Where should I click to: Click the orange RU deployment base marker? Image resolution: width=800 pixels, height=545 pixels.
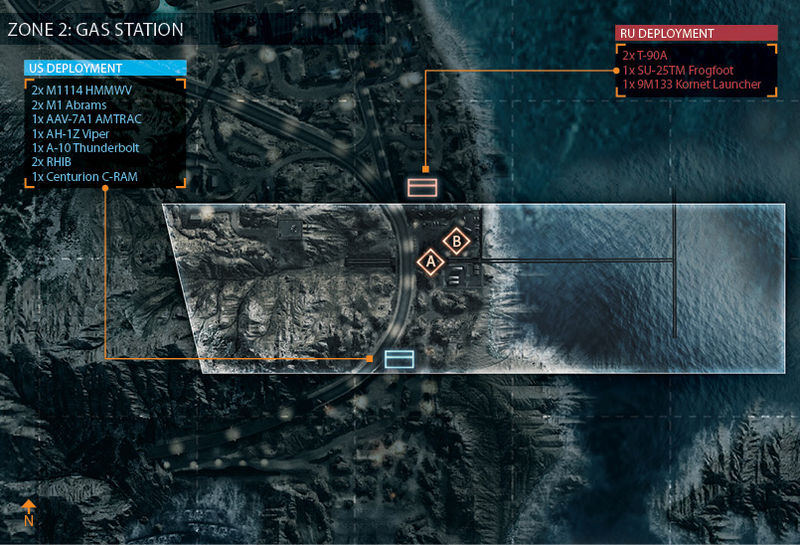pos(422,185)
